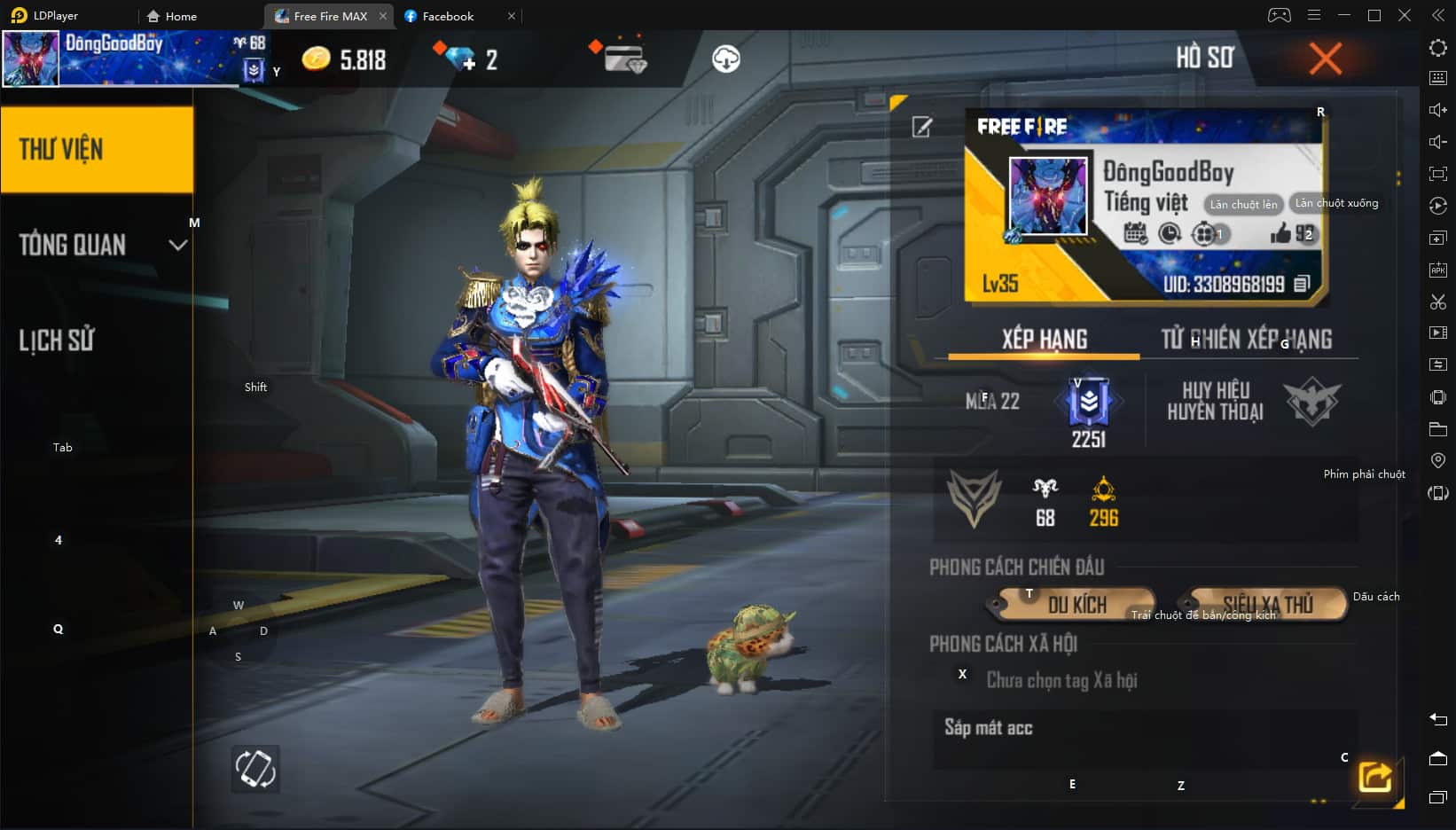Switch to the Facebook browser tab
The height and width of the screenshot is (830, 1456).
coord(446,15)
